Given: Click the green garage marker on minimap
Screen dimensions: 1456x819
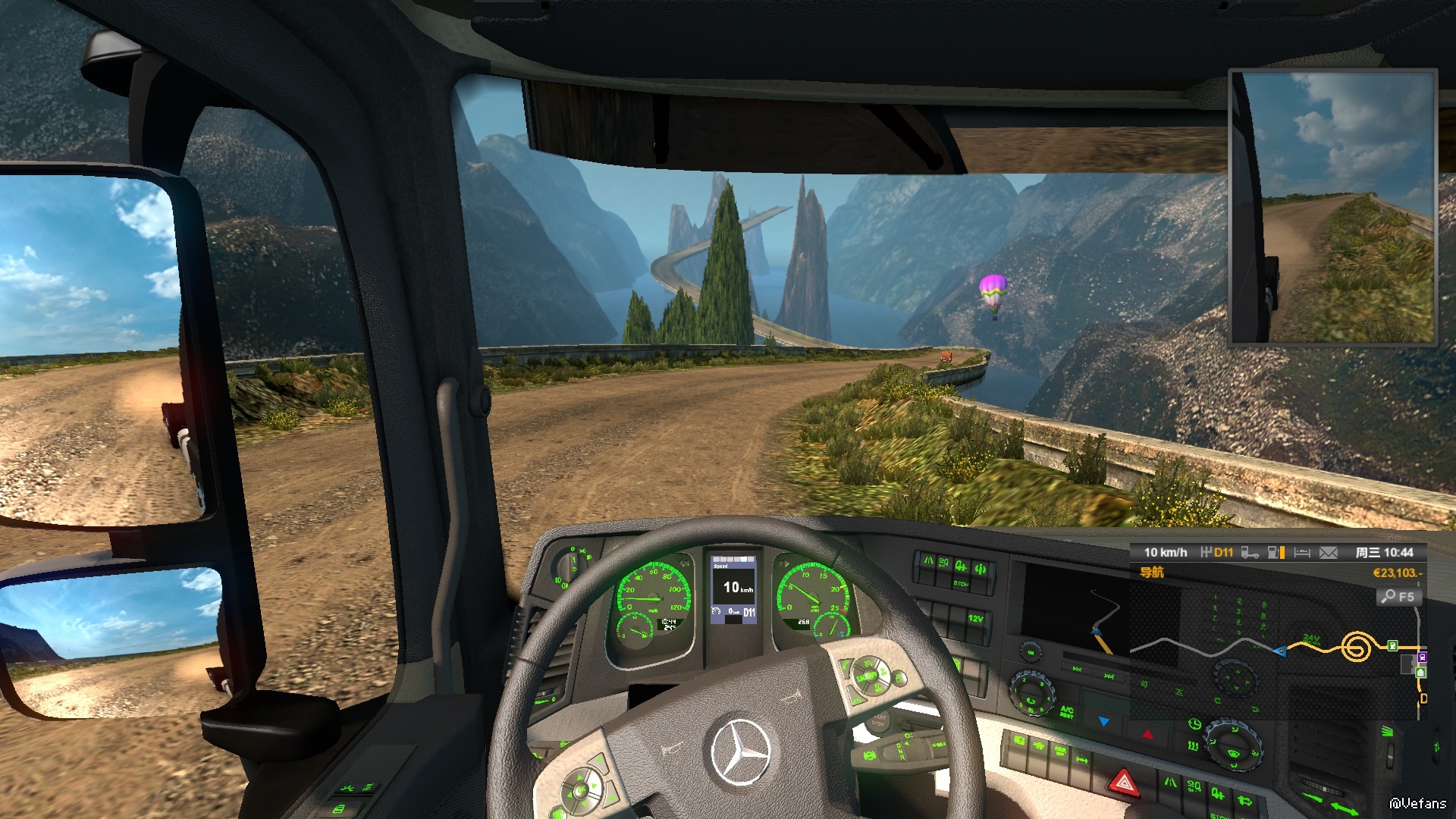Looking at the screenshot, I should coord(1420,672).
